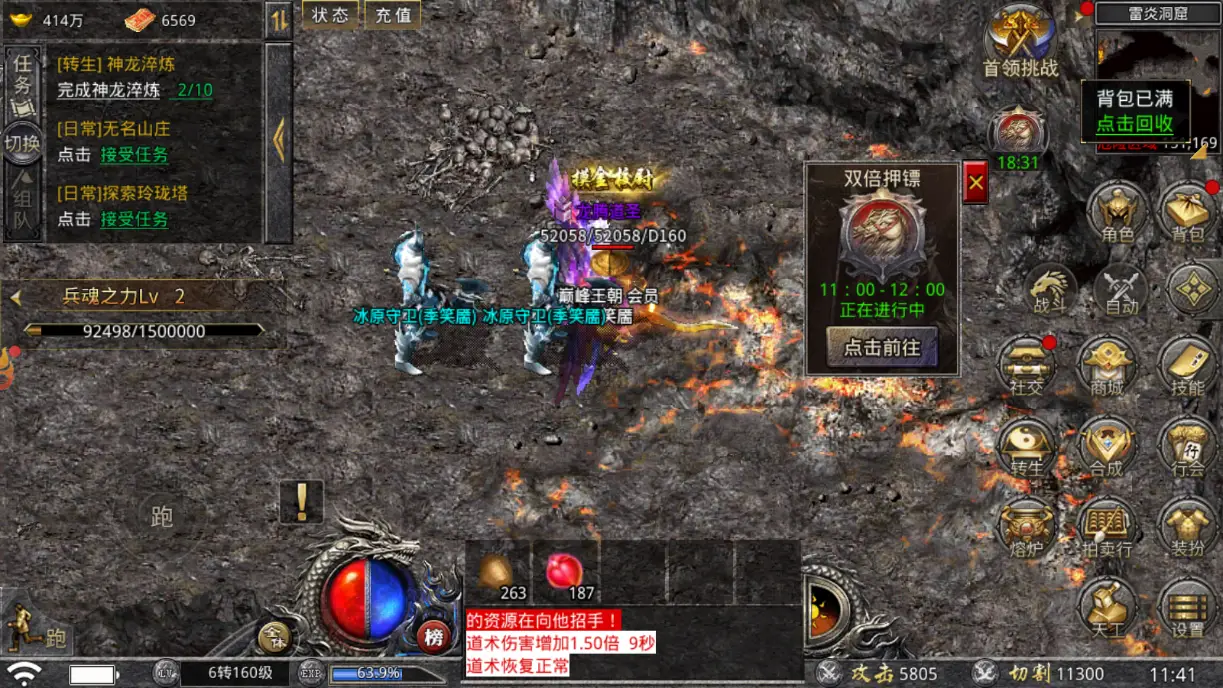The width and height of the screenshot is (1223, 688).
Task: Open the 合成 synthesis menu
Action: pos(1106,447)
